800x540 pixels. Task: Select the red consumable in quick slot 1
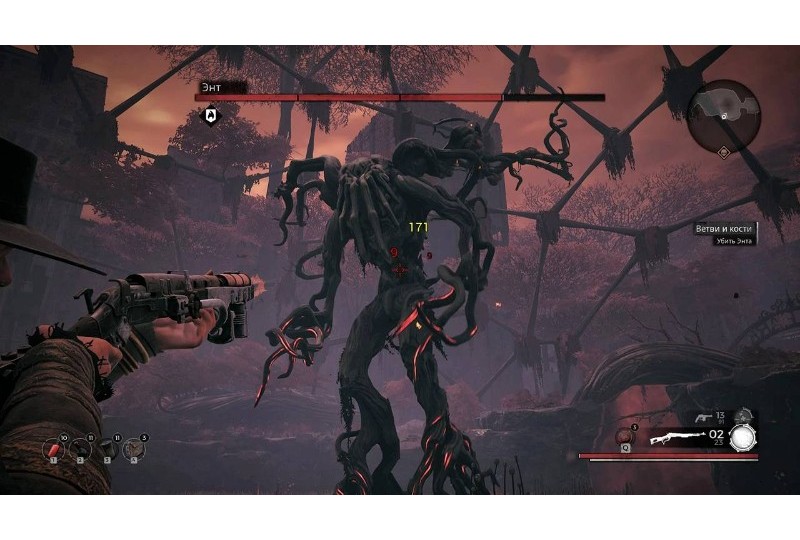click(x=56, y=451)
